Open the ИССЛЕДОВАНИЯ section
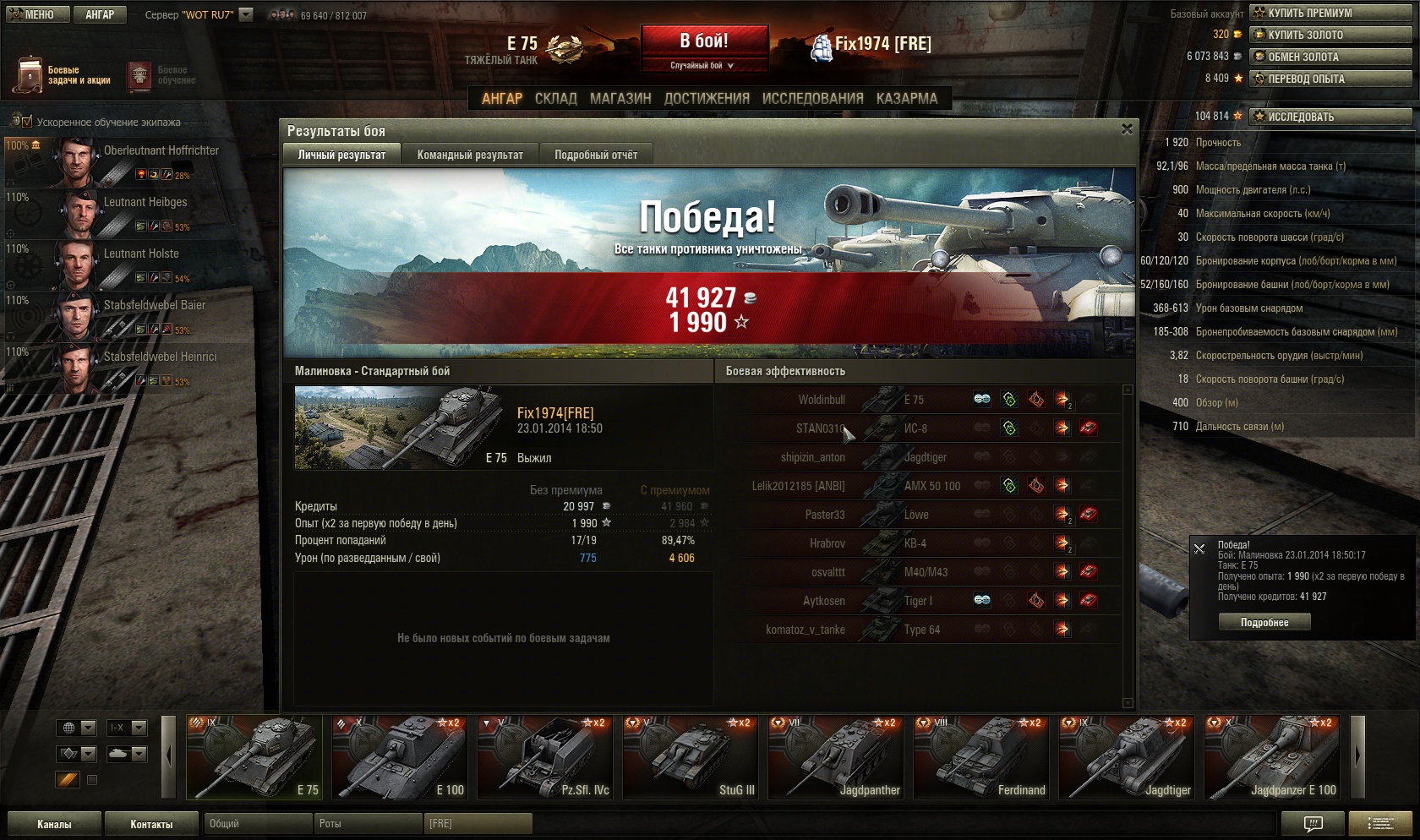Viewport: 1420px width, 840px height. (x=812, y=99)
